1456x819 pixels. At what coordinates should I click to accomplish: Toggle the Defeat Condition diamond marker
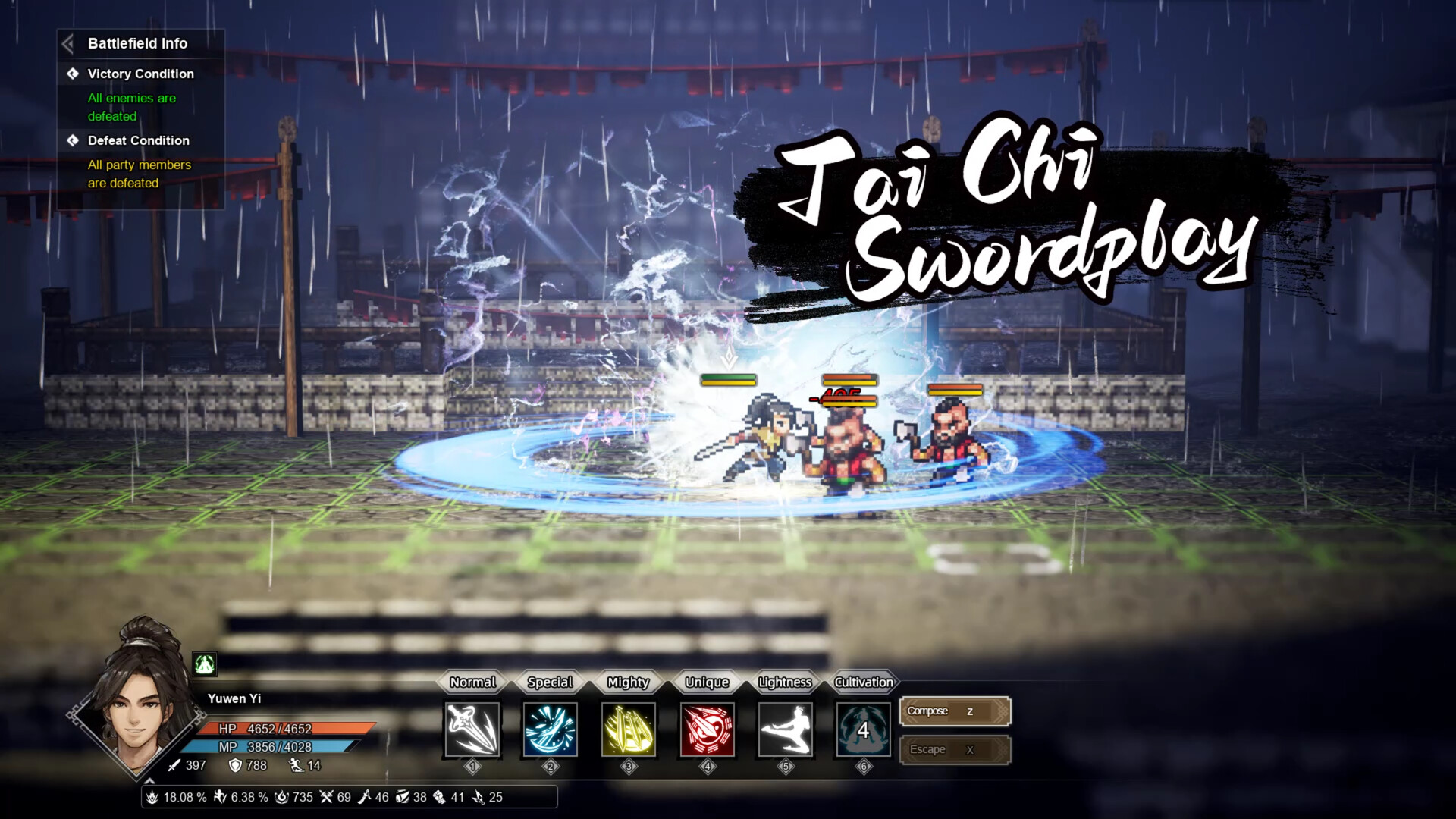(73, 140)
